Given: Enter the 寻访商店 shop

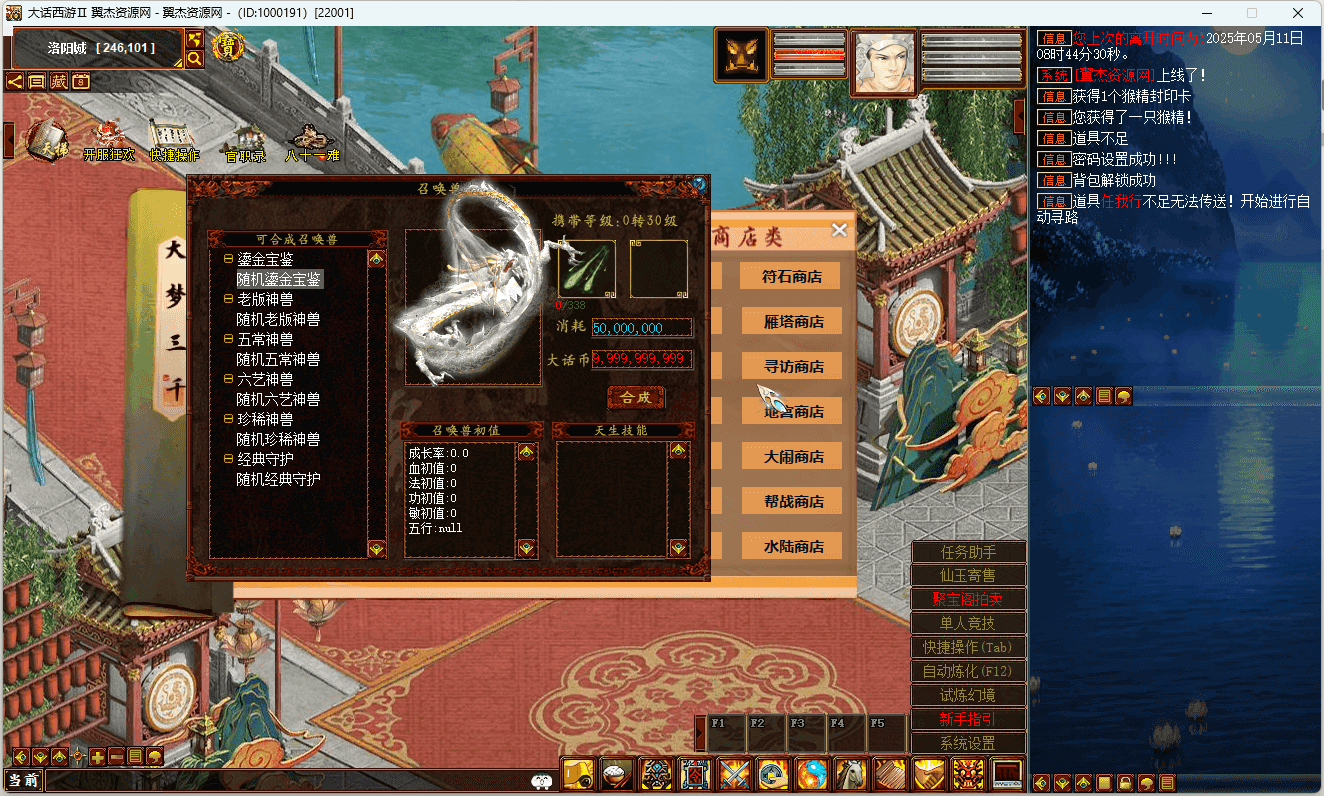Looking at the screenshot, I should coord(791,366).
